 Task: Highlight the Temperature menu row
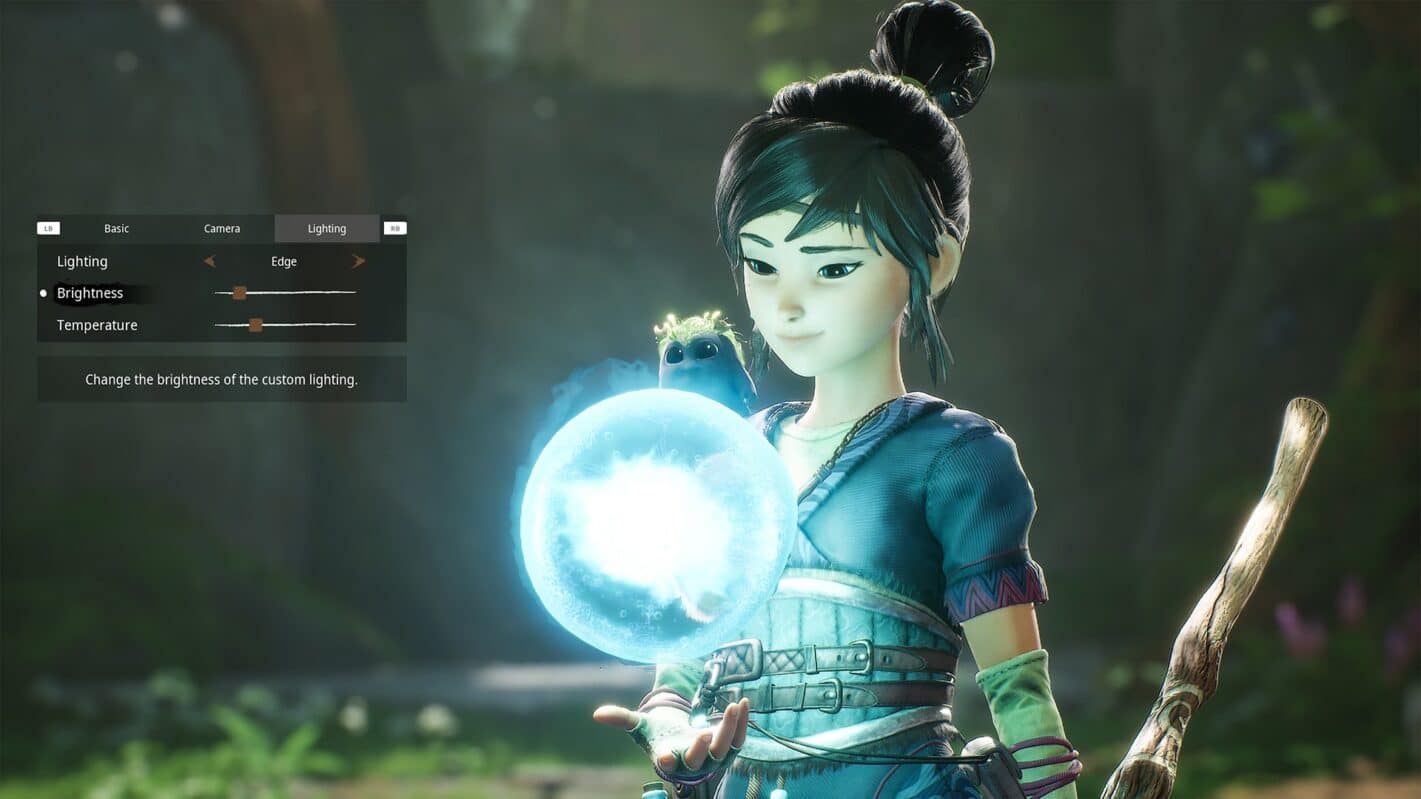[97, 325]
